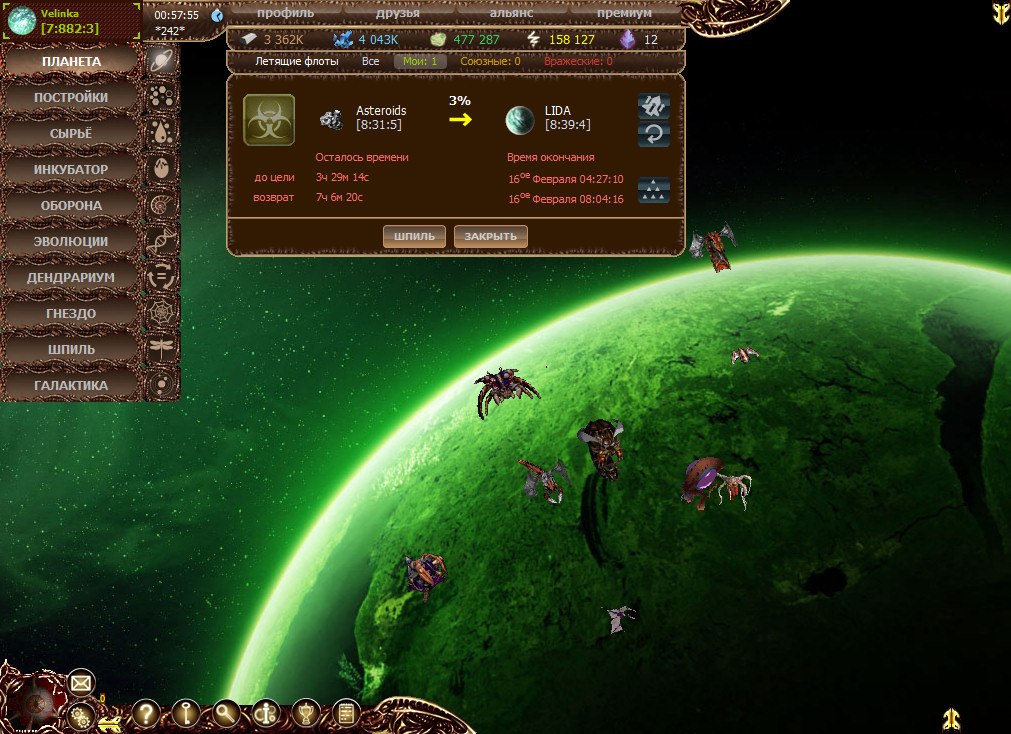Go to the СЫРЬЁ resources section
The height and width of the screenshot is (734, 1011).
tap(70, 134)
